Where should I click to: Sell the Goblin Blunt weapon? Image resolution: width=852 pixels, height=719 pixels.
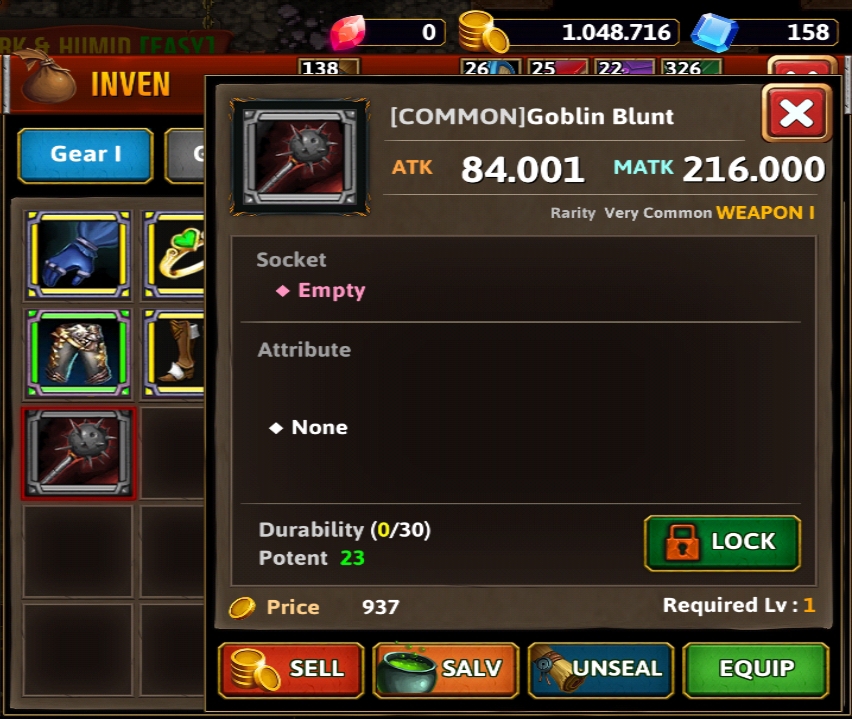(291, 669)
